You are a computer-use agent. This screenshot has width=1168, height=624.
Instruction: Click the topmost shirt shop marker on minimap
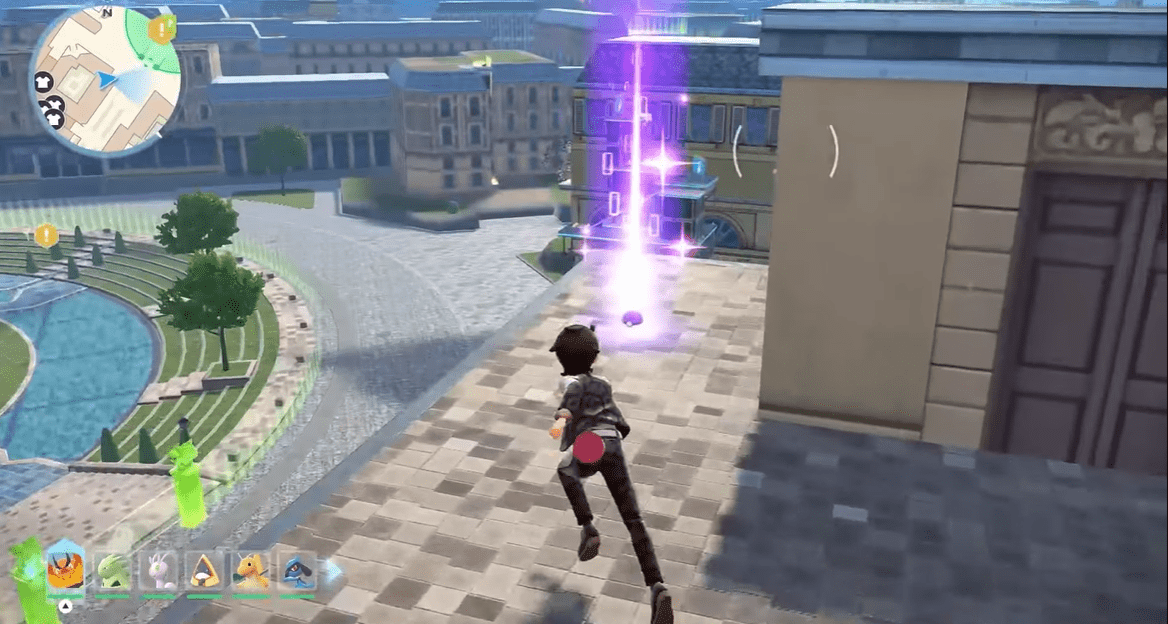point(43,83)
